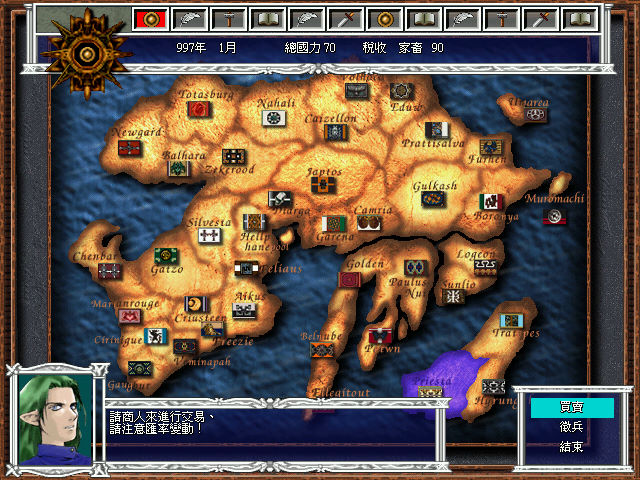Select the Totasburg territory flag
Image resolution: width=640 pixels, height=480 pixels.
(x=199, y=108)
